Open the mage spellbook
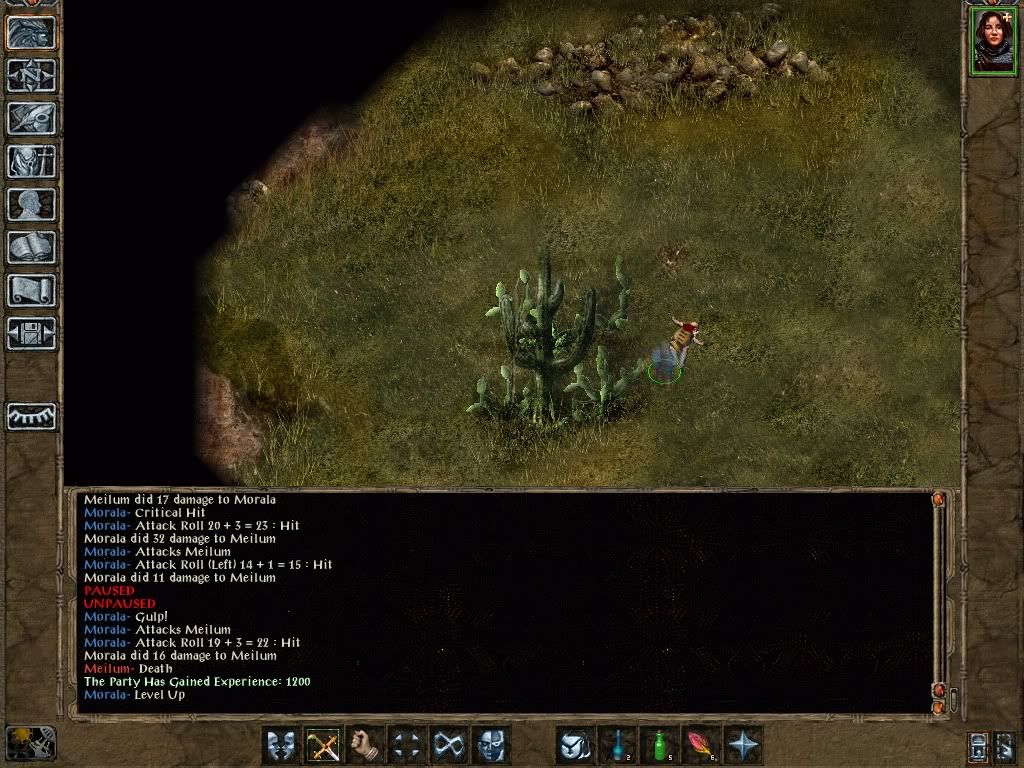The image size is (1024, 768). click(31, 247)
